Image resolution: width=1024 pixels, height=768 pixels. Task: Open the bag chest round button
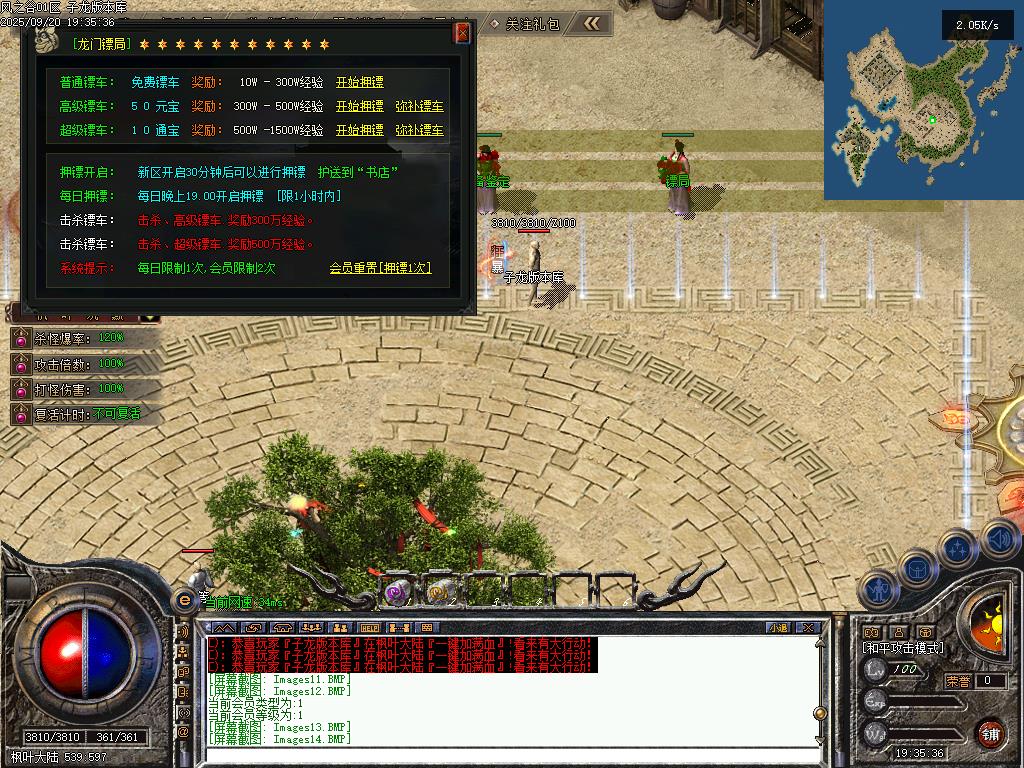917,569
